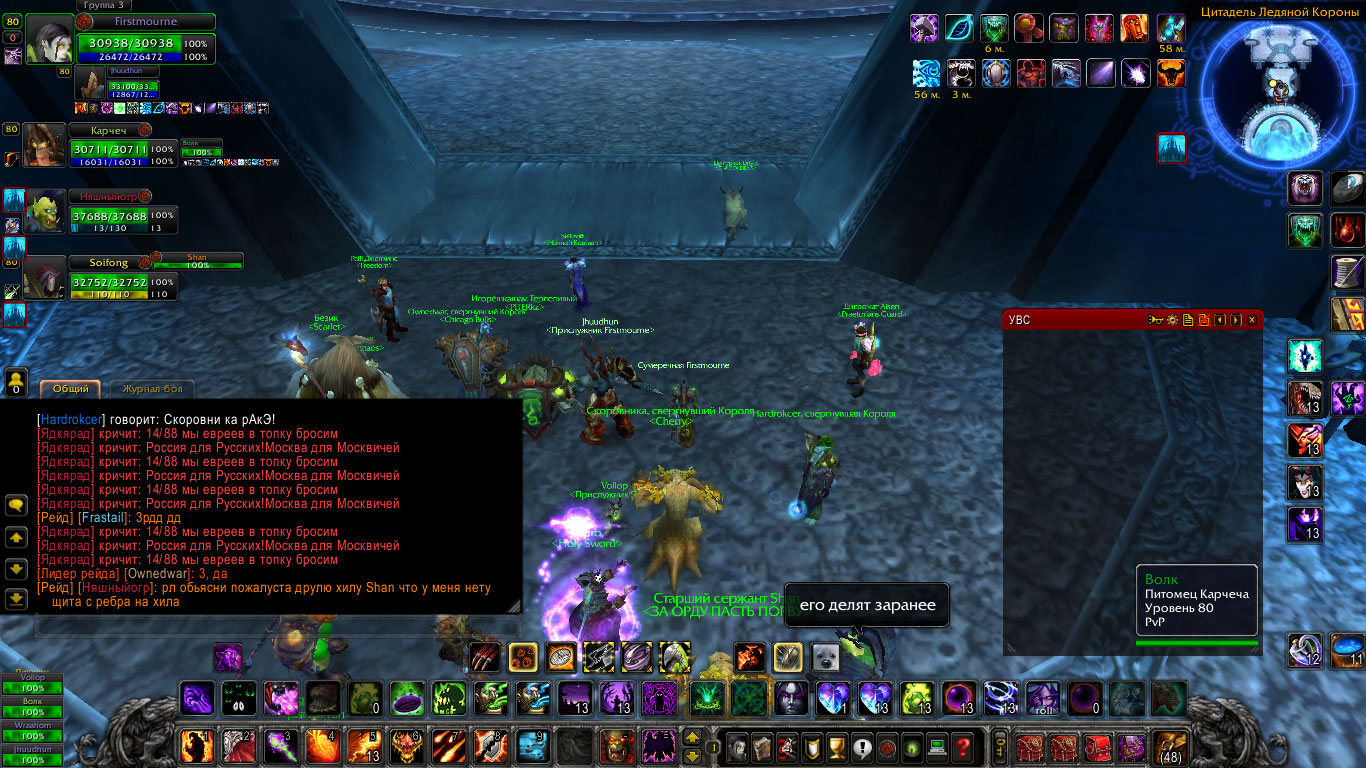Open the keyring key button
The image size is (1366, 768).
coord(999,746)
